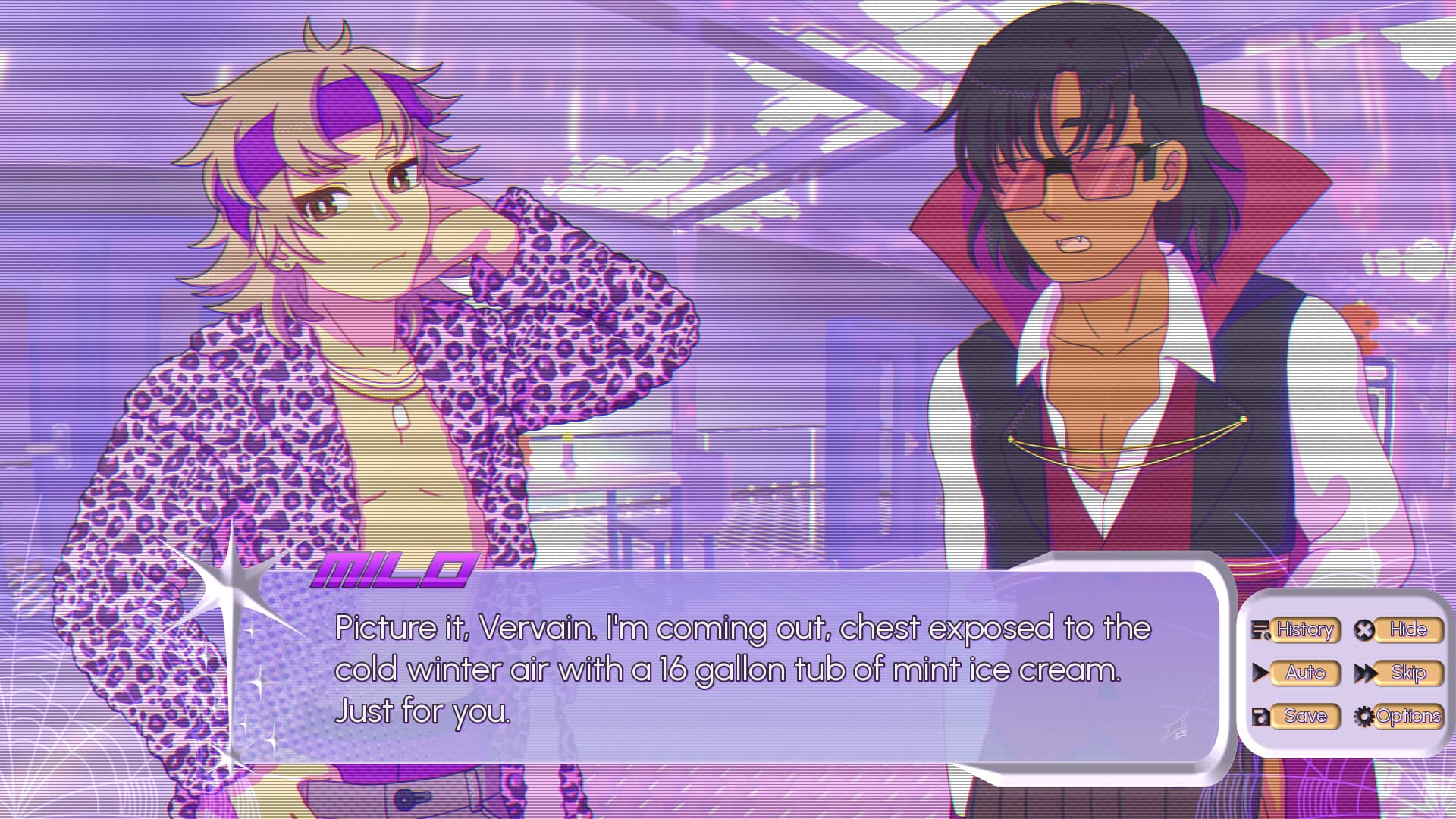This screenshot has width=1456, height=819.
Task: Open the dialogue History log
Action: tap(1306, 629)
